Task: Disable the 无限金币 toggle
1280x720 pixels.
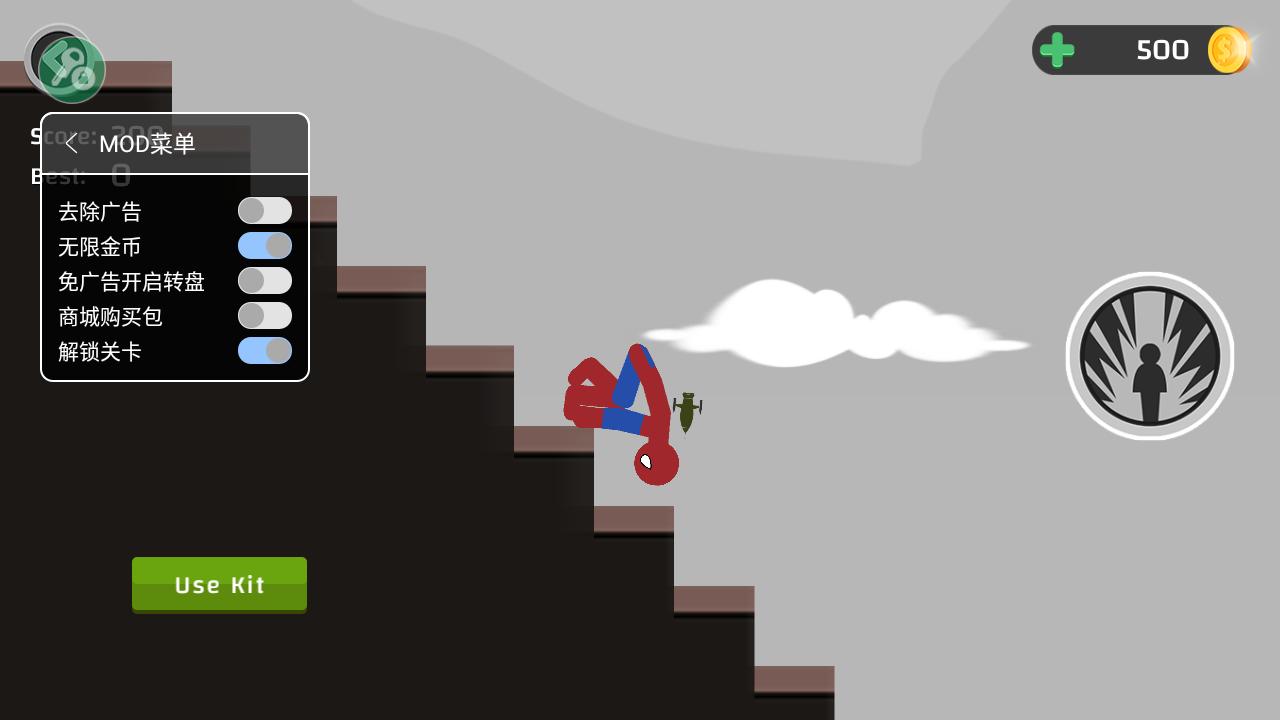Action: coord(264,245)
